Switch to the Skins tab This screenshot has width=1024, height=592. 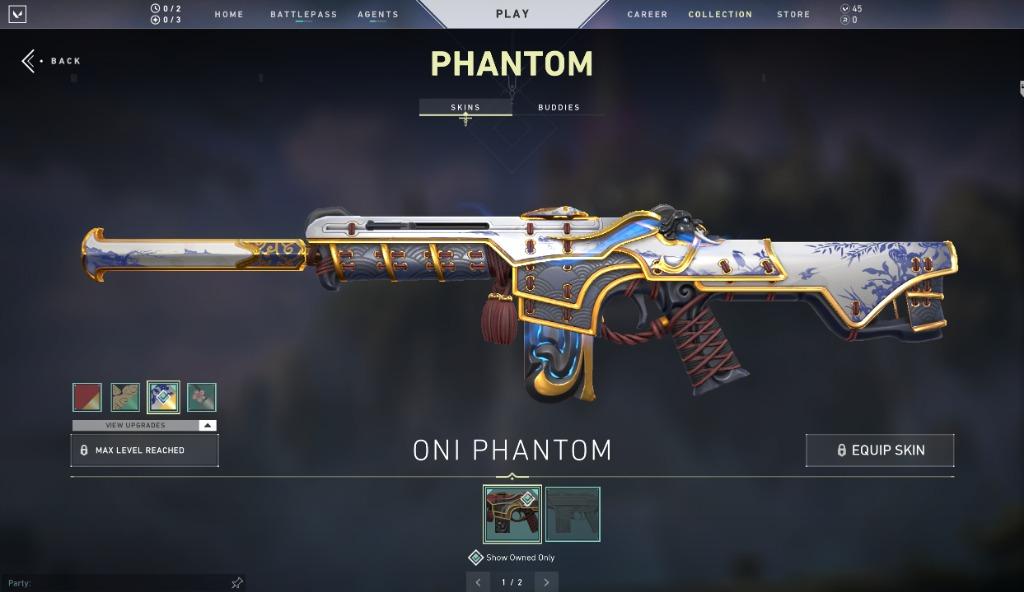[465, 107]
